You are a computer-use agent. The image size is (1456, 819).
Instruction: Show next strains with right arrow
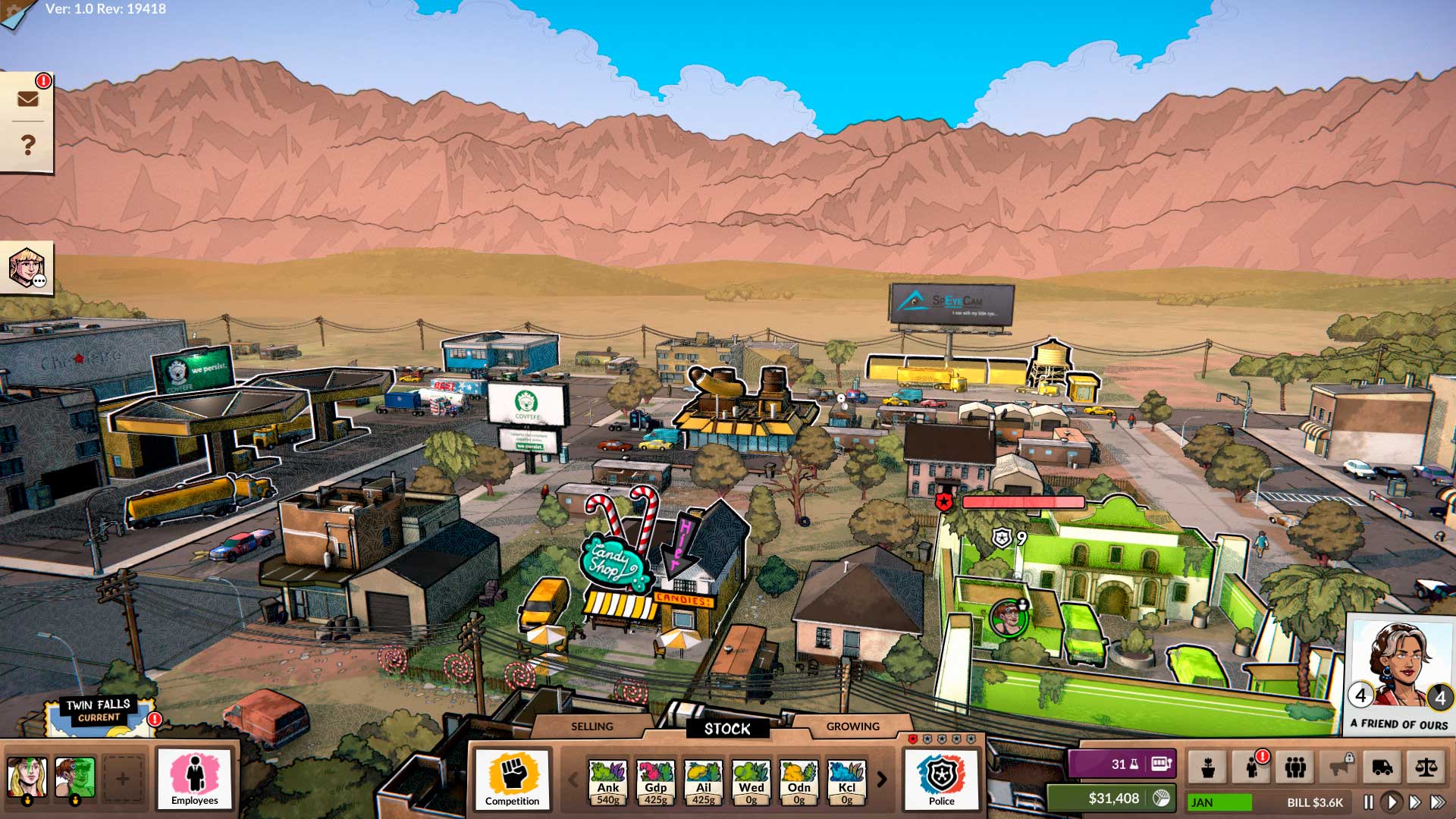882,780
